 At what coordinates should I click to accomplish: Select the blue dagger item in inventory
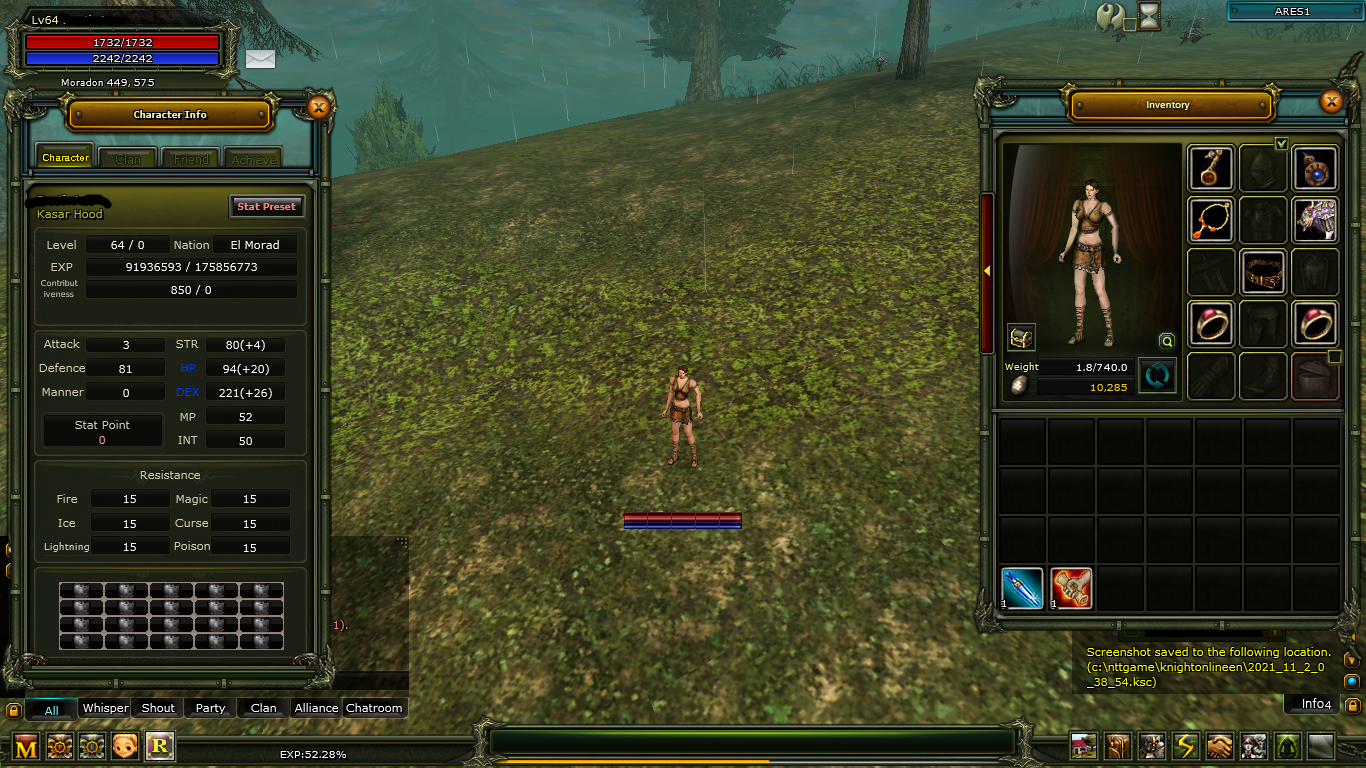pyautogui.click(x=1022, y=588)
